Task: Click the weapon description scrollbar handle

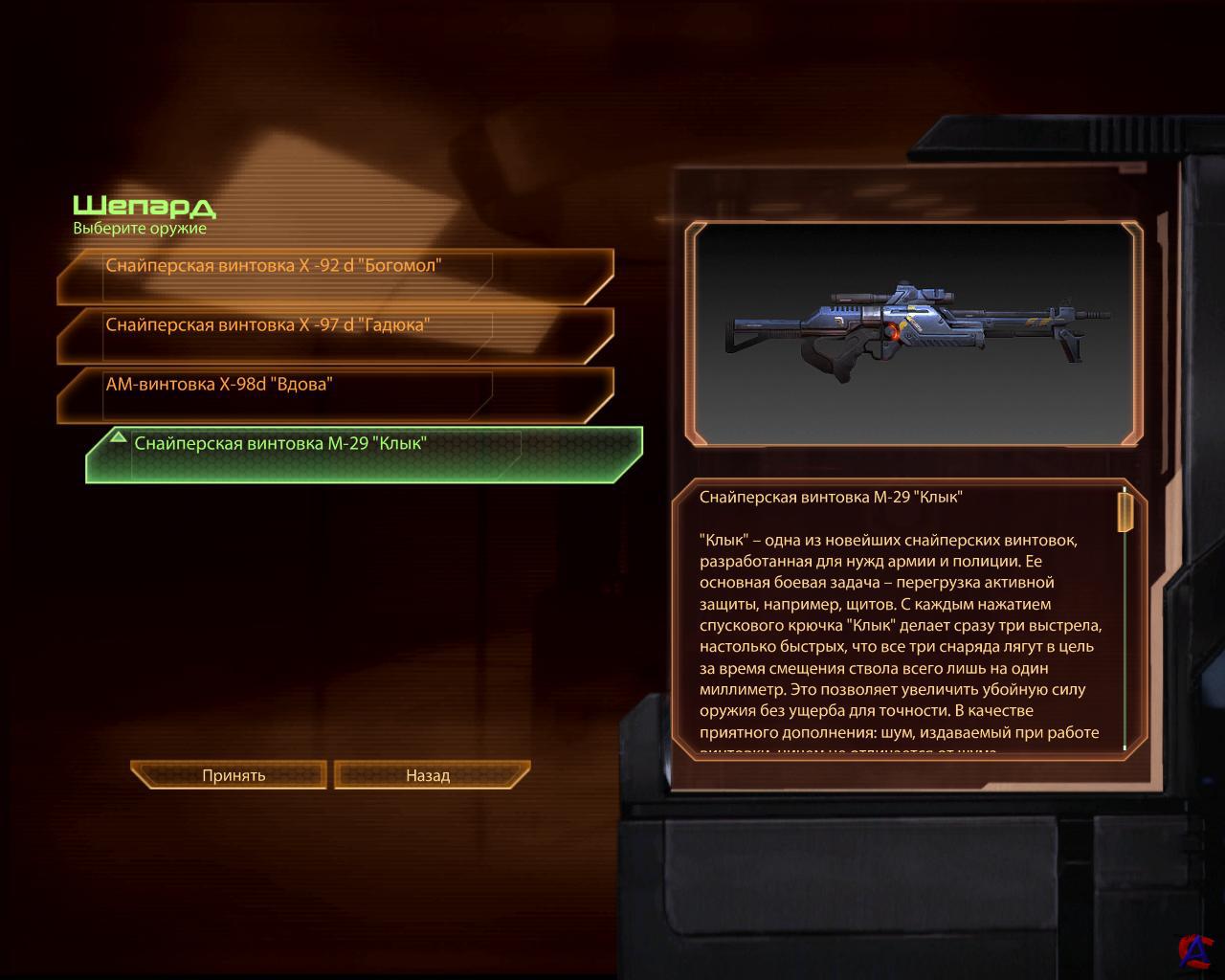Action: click(x=1125, y=511)
